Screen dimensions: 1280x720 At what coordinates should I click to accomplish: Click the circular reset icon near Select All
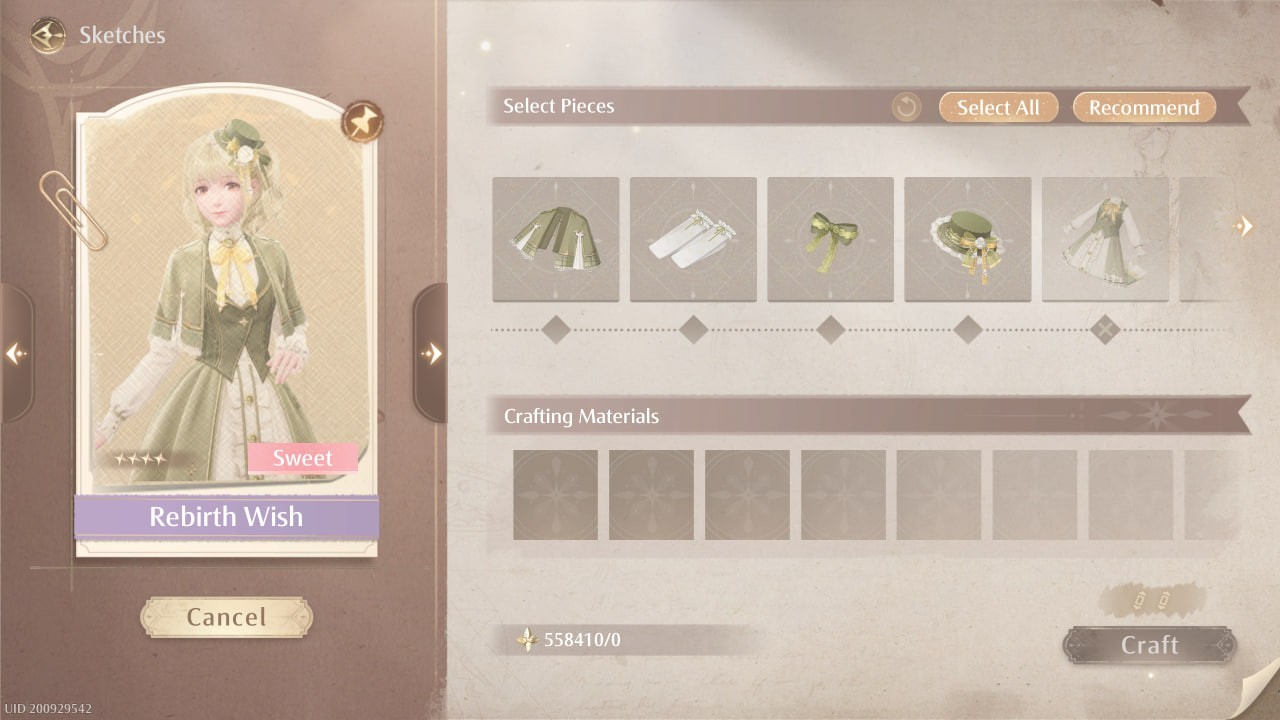point(905,106)
